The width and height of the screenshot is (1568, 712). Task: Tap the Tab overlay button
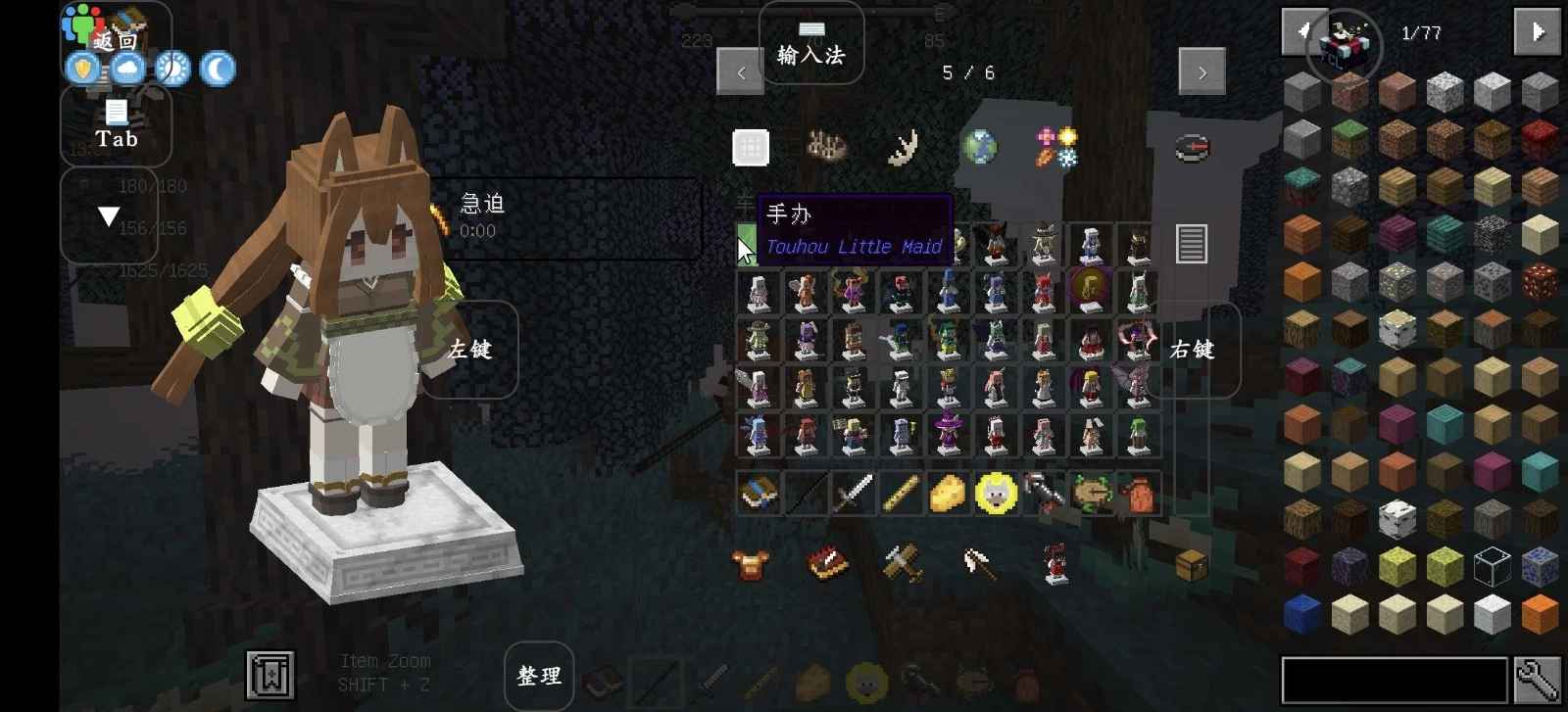coord(116,124)
